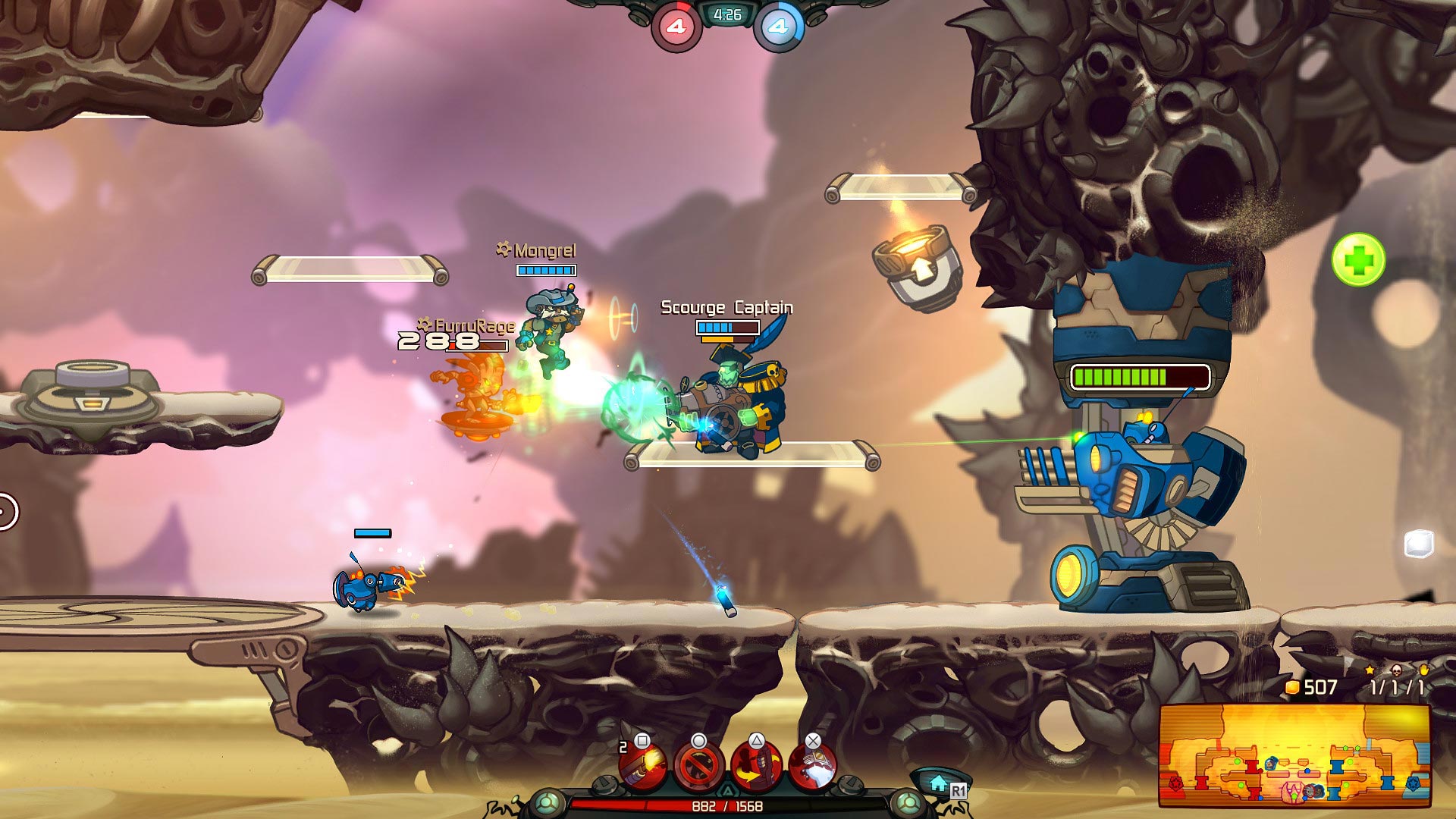This screenshot has height=819, width=1456.
Task: Click the skull kill-count icon near the score
Action: pyautogui.click(x=1397, y=670)
